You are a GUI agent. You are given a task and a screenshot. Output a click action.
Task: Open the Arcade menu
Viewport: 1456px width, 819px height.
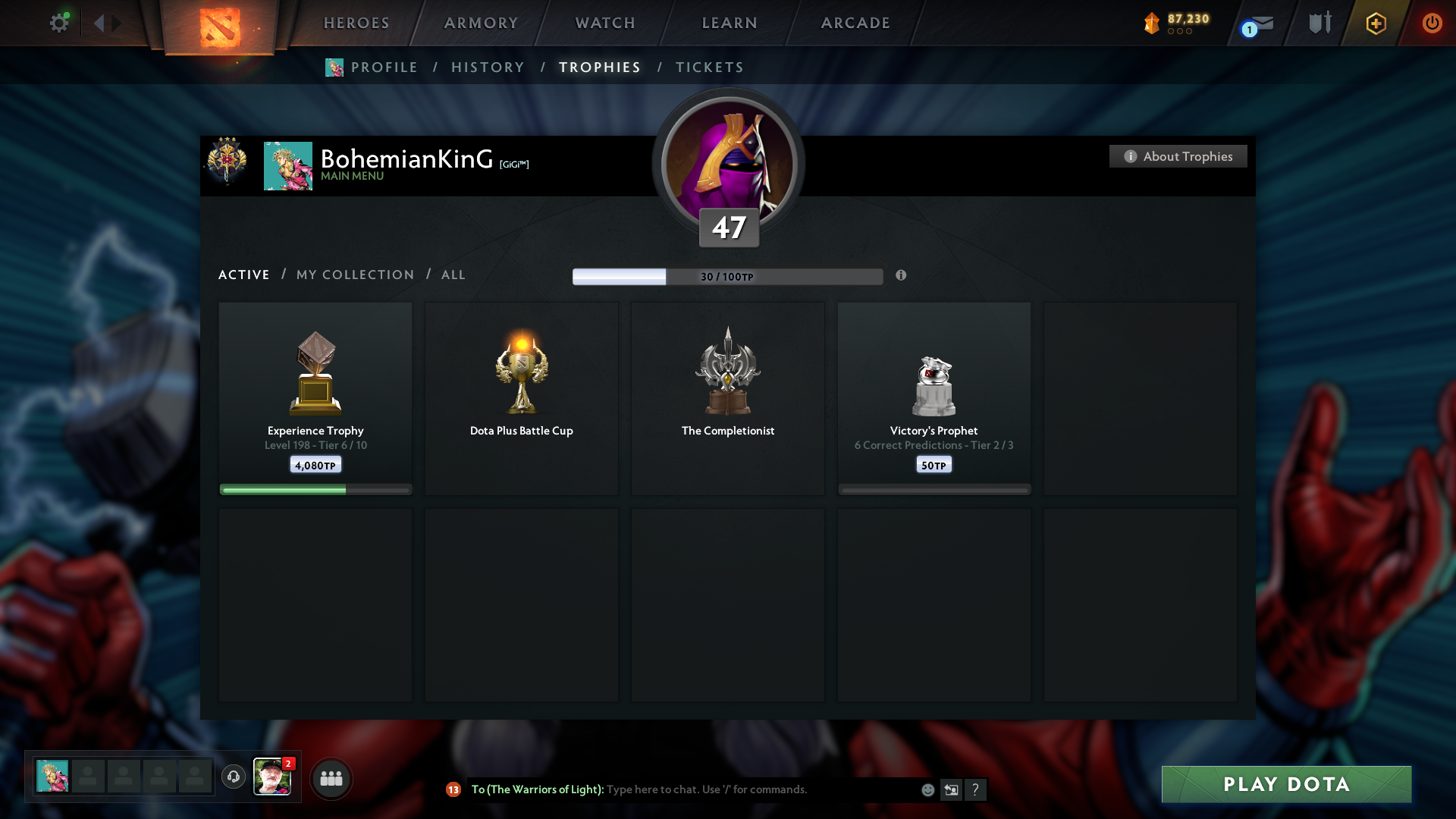click(855, 23)
